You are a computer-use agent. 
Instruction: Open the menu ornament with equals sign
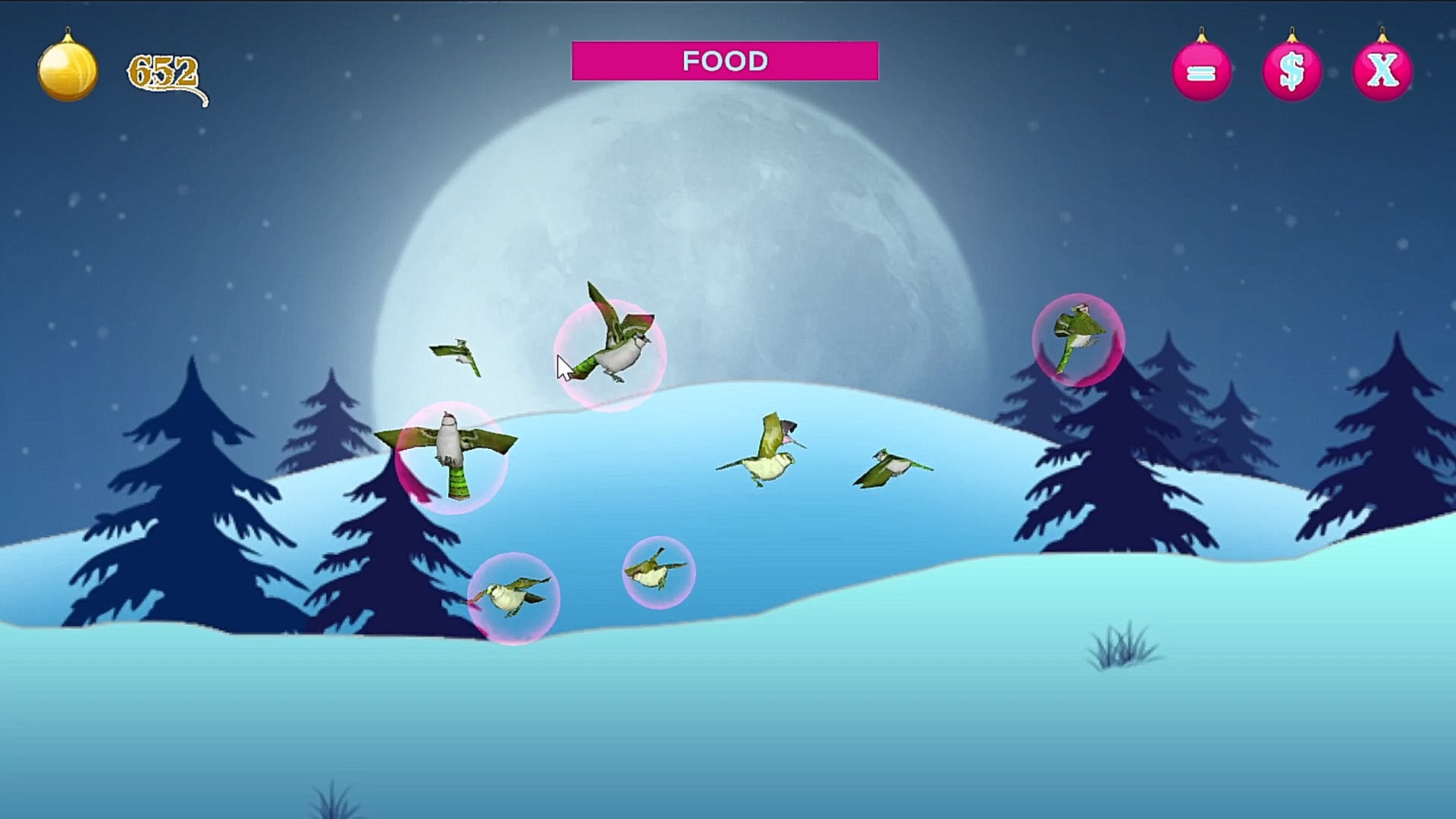[x=1201, y=71]
